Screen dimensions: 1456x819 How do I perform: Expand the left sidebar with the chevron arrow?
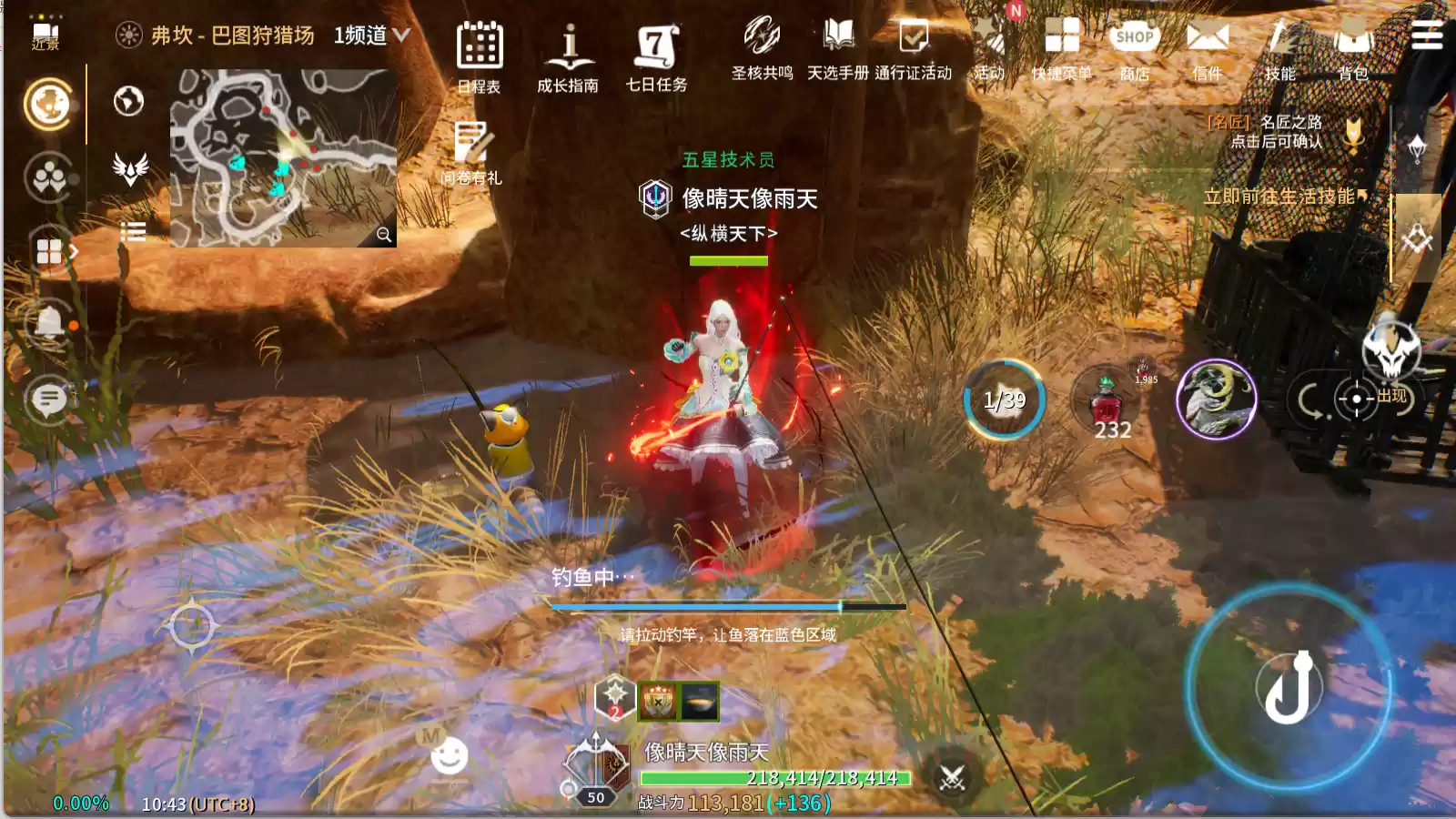[x=75, y=252]
